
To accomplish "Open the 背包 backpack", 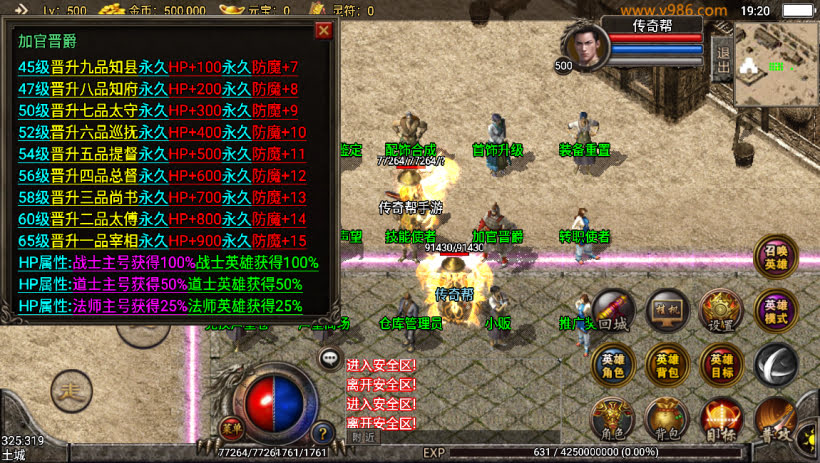I will [x=667, y=418].
